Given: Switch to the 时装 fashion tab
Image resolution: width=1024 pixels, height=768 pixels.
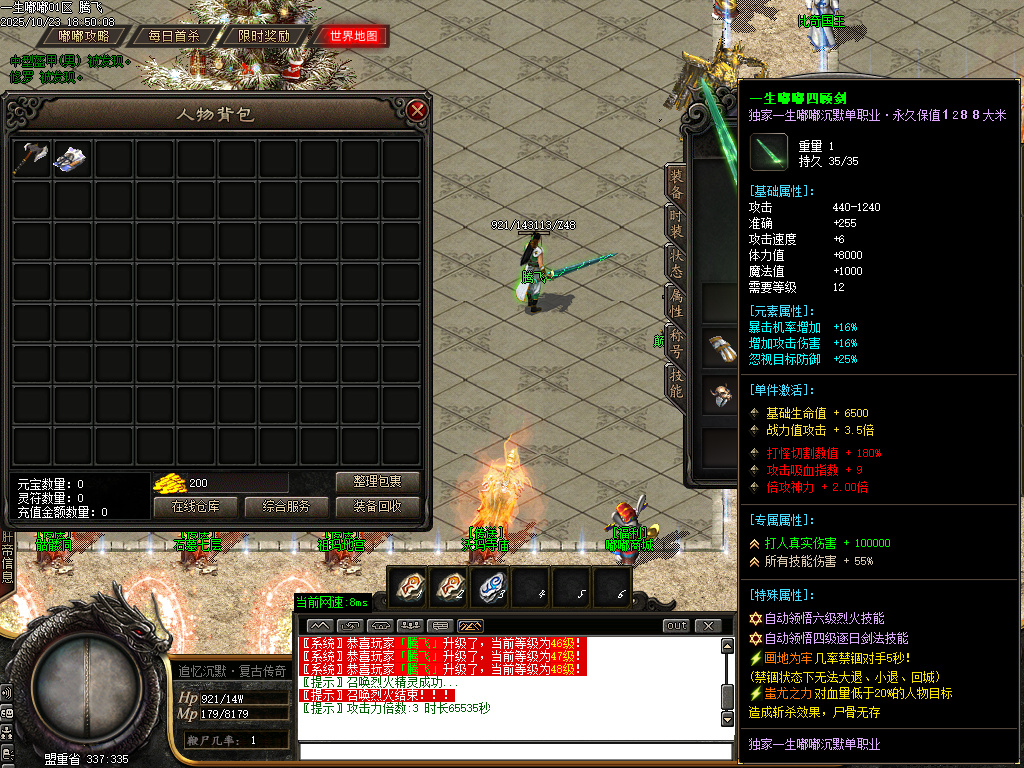Looking at the screenshot, I should (677, 224).
